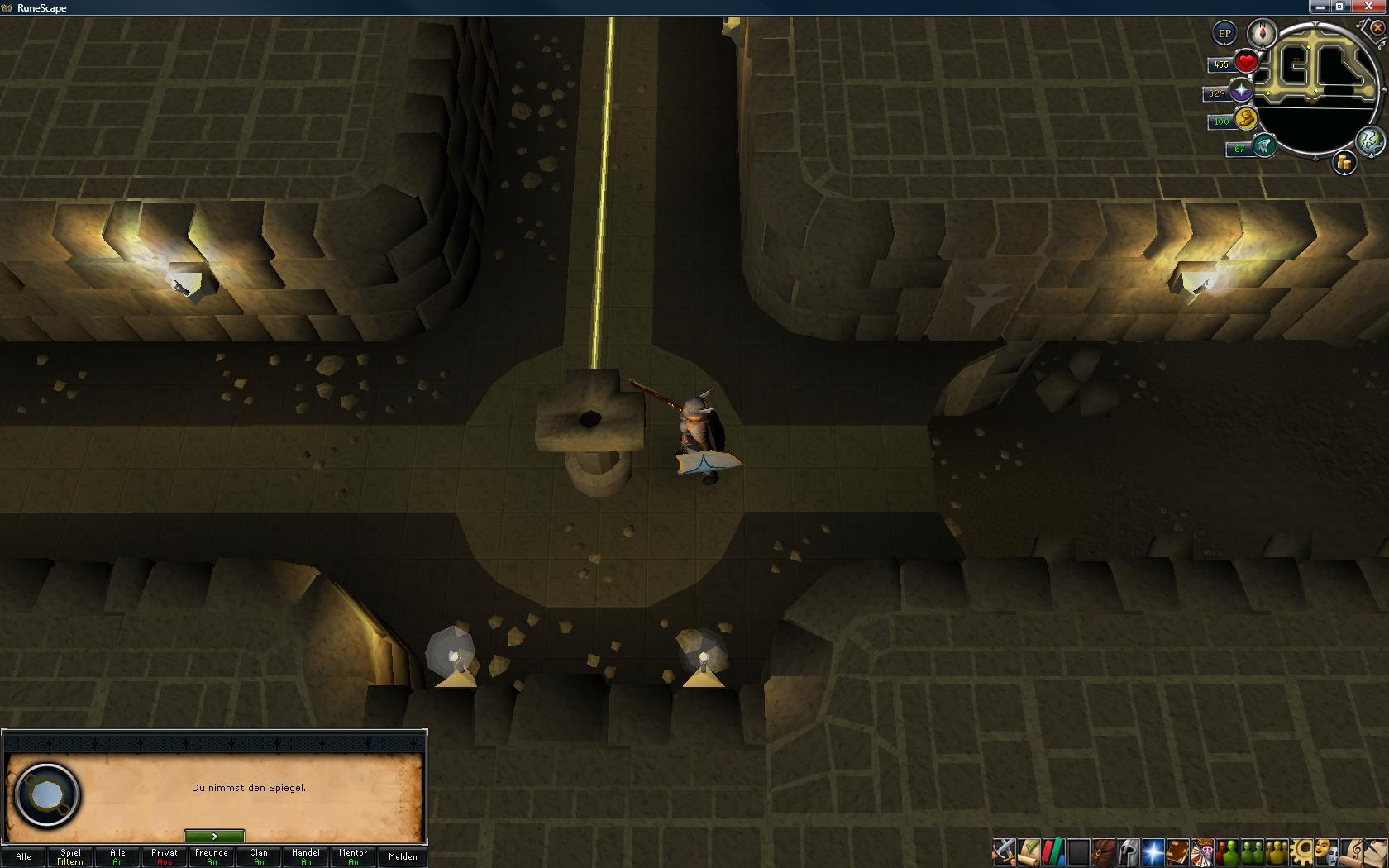Open the Handel chat filter
1389x868 pixels.
point(306,856)
